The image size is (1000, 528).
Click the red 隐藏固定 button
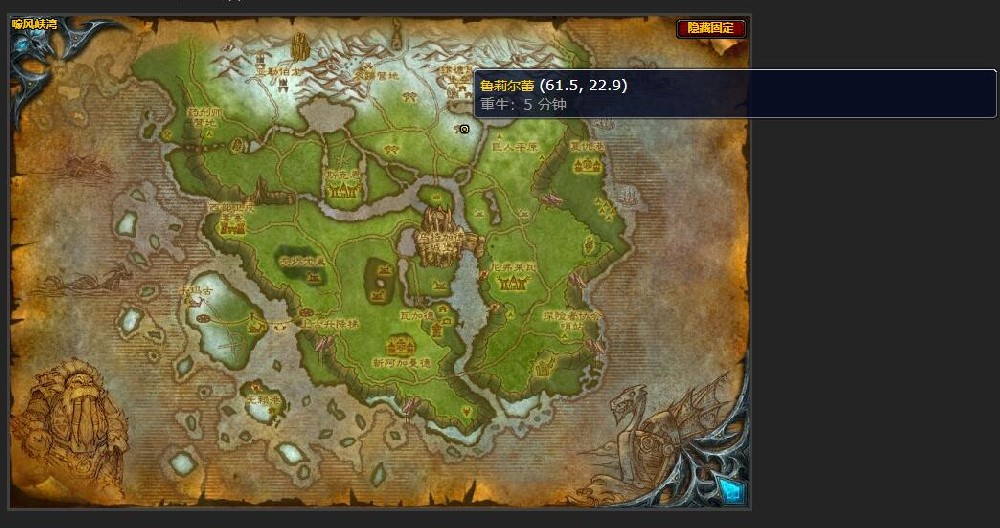tap(711, 28)
